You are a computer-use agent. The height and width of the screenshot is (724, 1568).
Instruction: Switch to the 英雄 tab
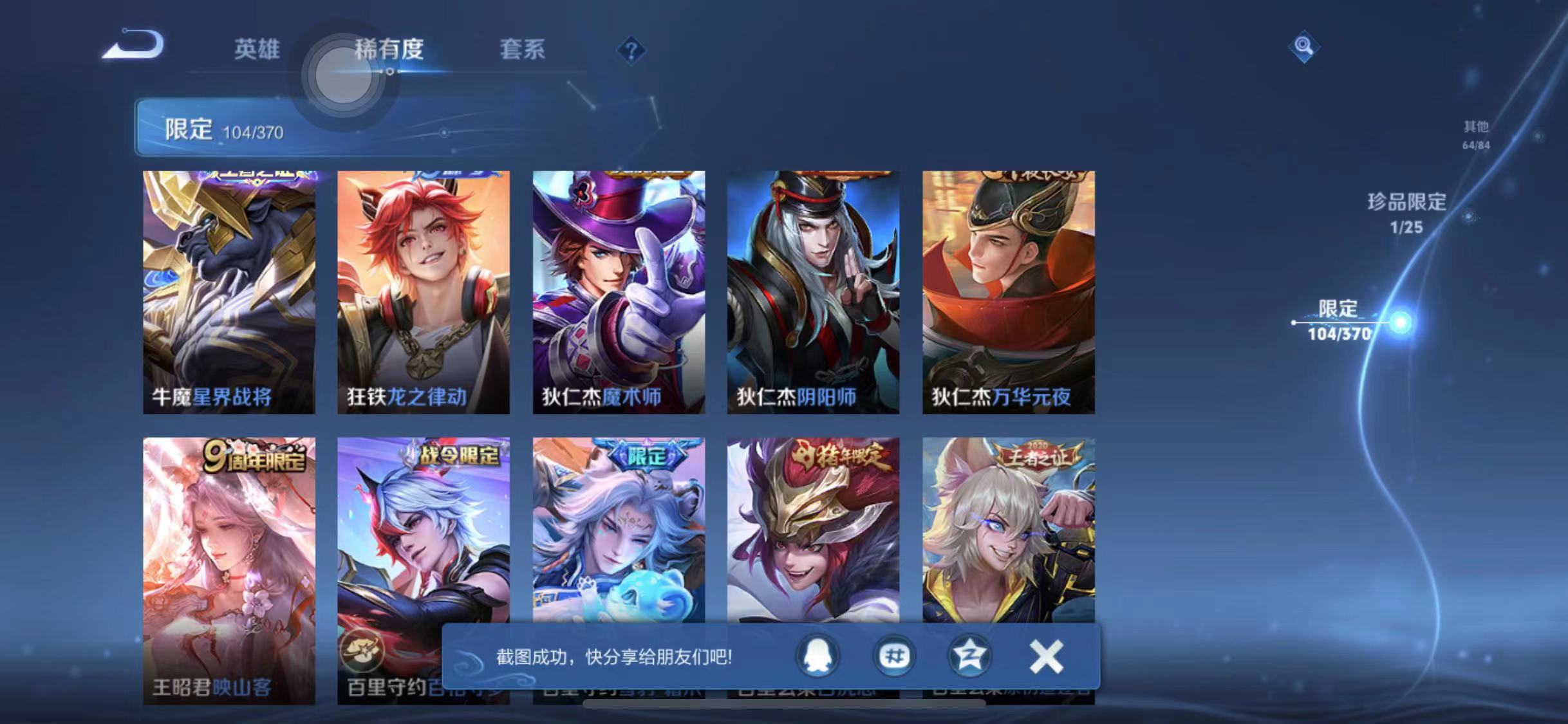pyautogui.click(x=257, y=50)
